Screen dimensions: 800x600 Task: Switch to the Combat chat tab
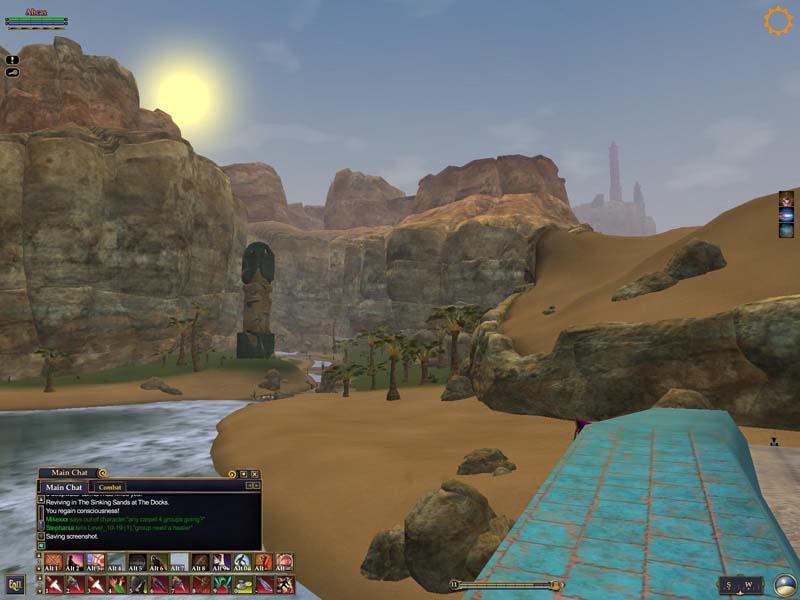tap(111, 487)
